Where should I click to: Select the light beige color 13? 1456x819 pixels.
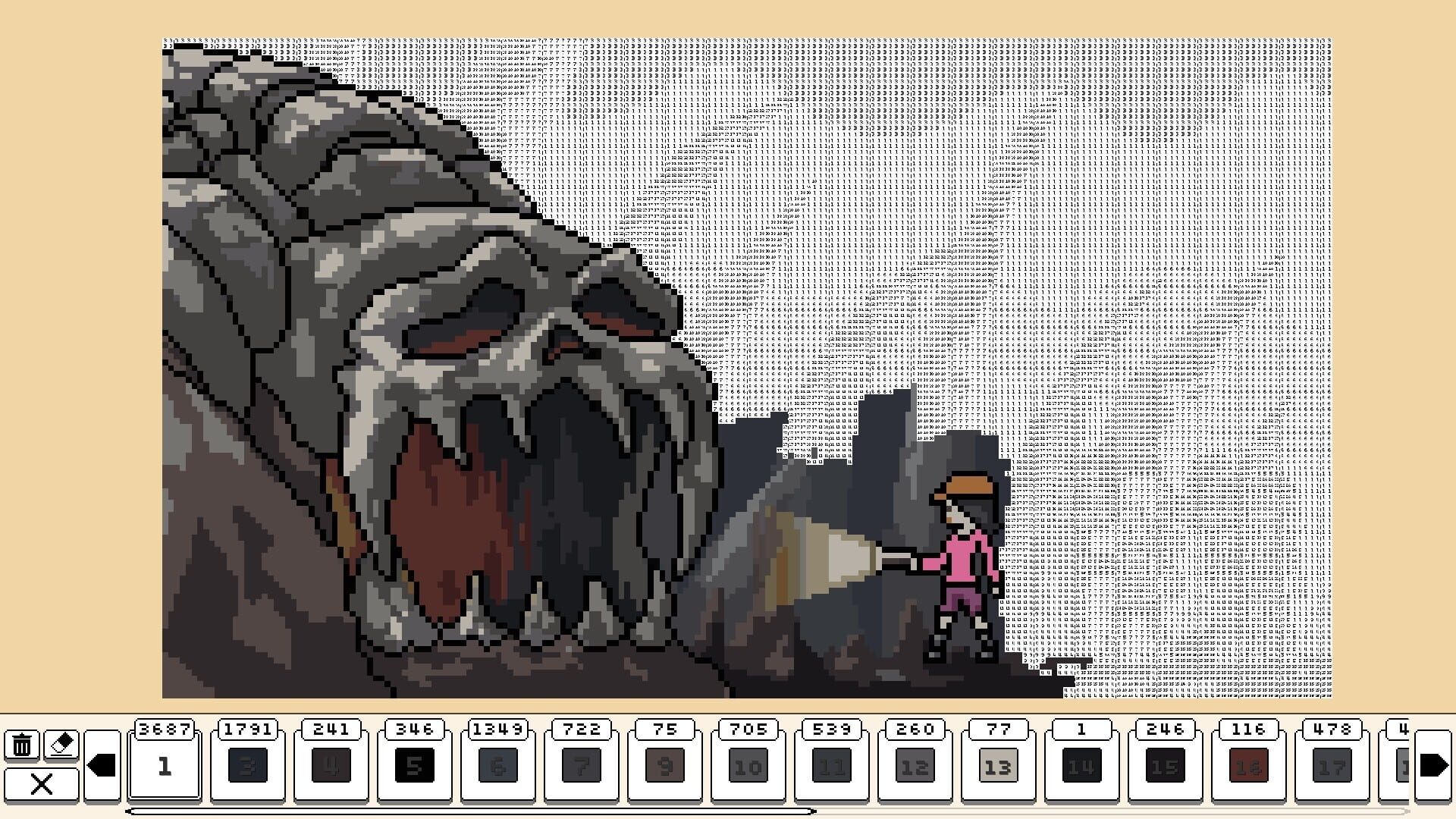point(999,765)
